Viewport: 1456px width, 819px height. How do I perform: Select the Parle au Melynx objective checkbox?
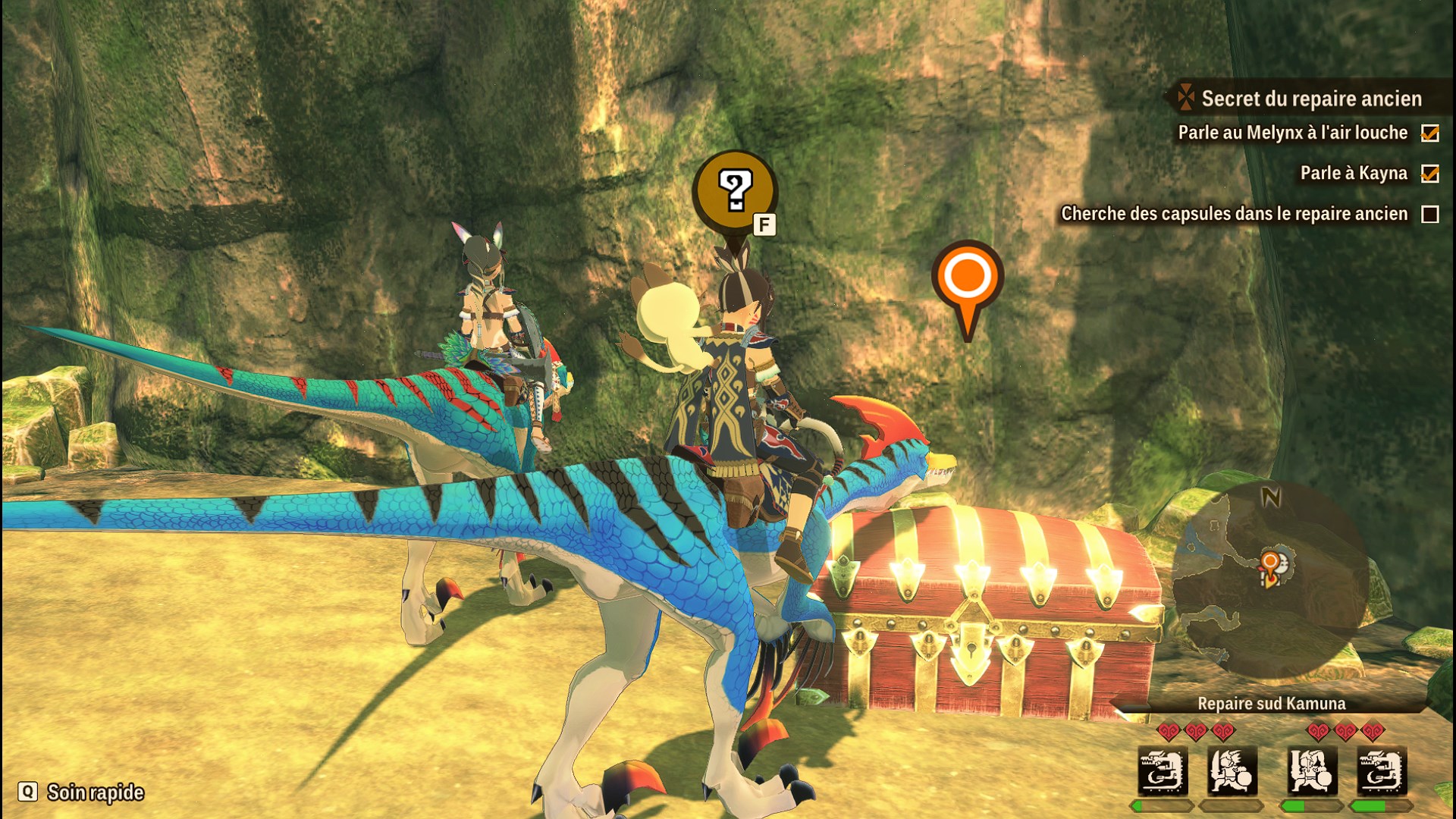(1430, 133)
